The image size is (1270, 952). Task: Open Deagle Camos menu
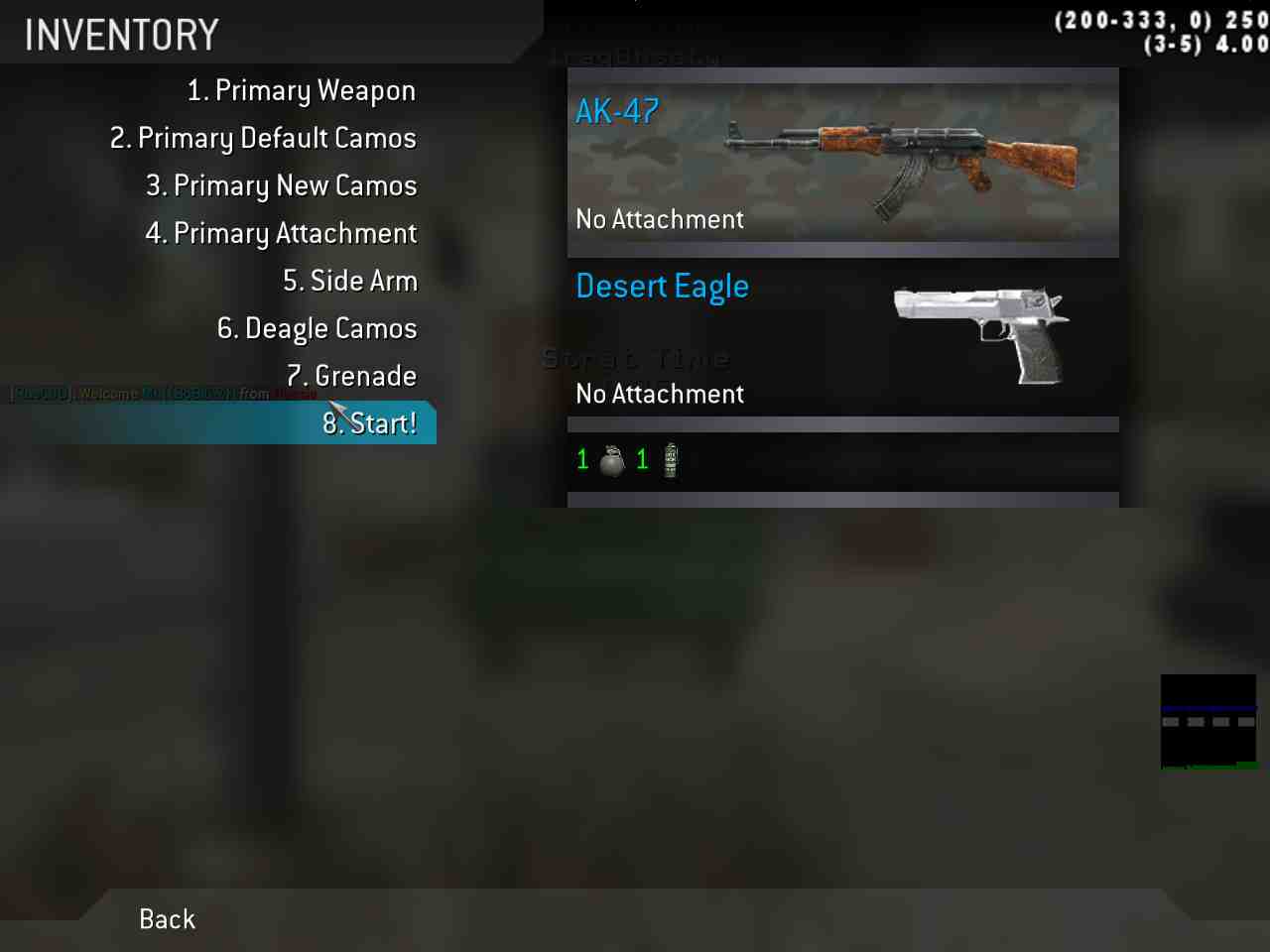coord(317,329)
